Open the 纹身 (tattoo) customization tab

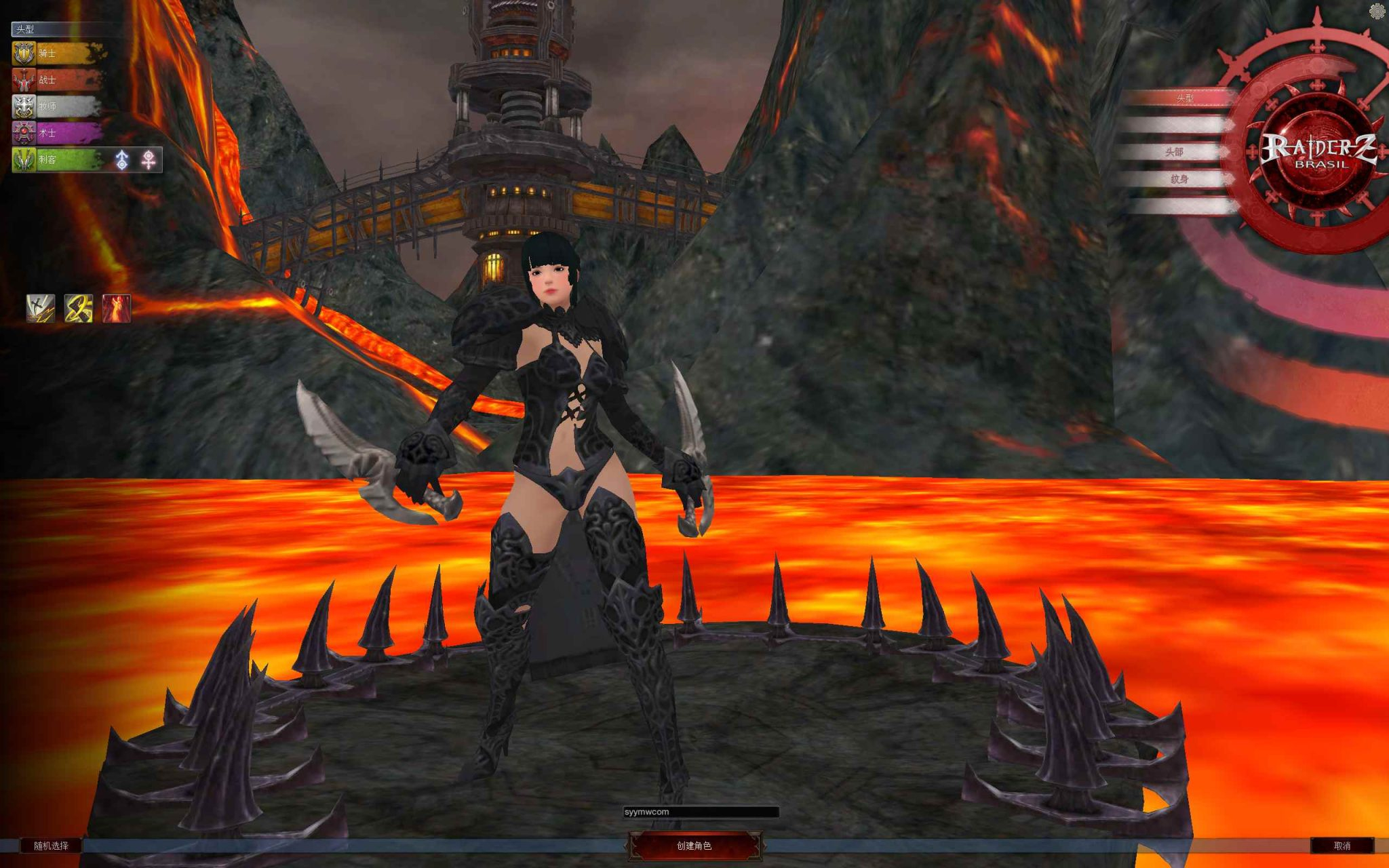tap(1179, 179)
